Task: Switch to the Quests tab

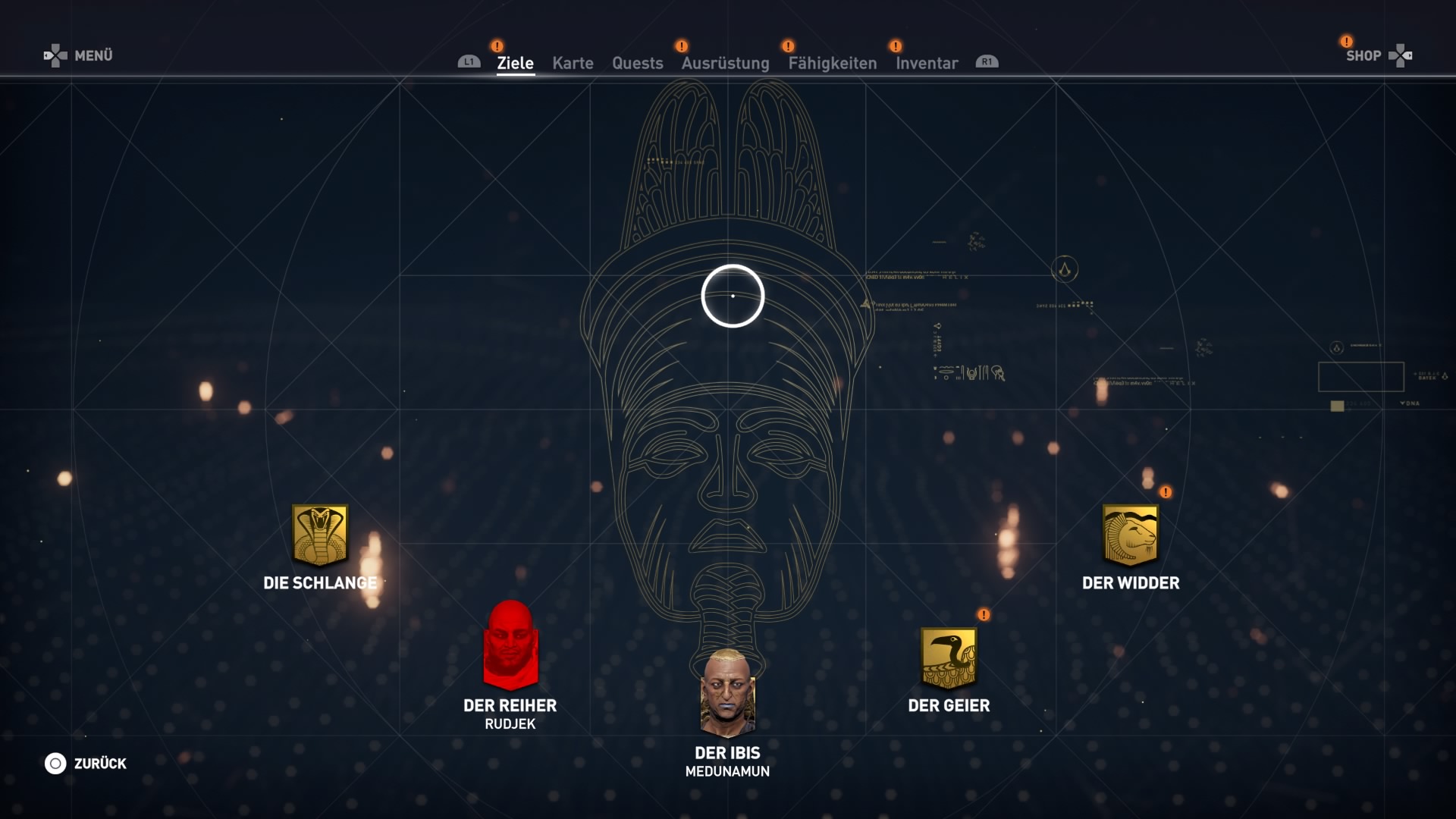Action: pos(637,63)
